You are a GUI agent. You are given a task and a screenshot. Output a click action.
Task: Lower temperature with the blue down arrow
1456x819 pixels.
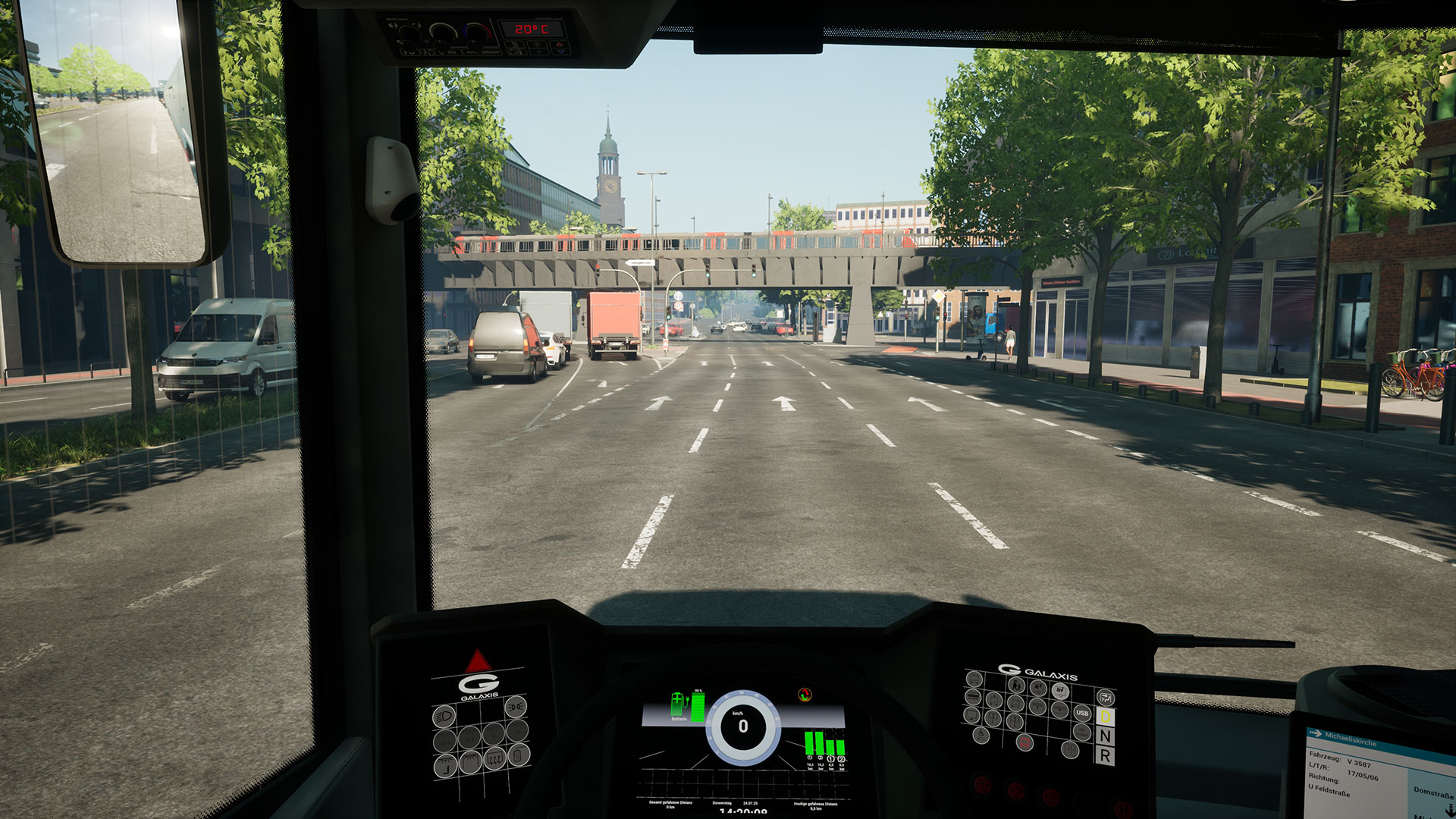(561, 52)
